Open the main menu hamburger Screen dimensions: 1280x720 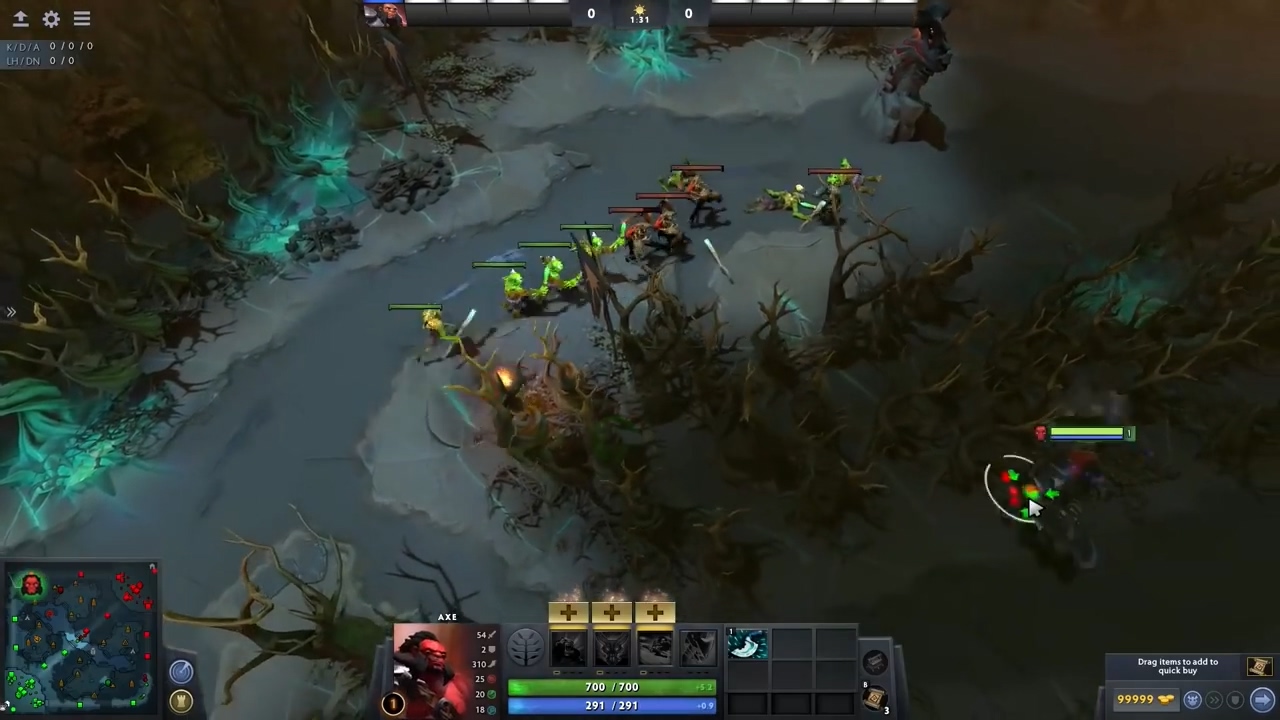pyautogui.click(x=81, y=18)
